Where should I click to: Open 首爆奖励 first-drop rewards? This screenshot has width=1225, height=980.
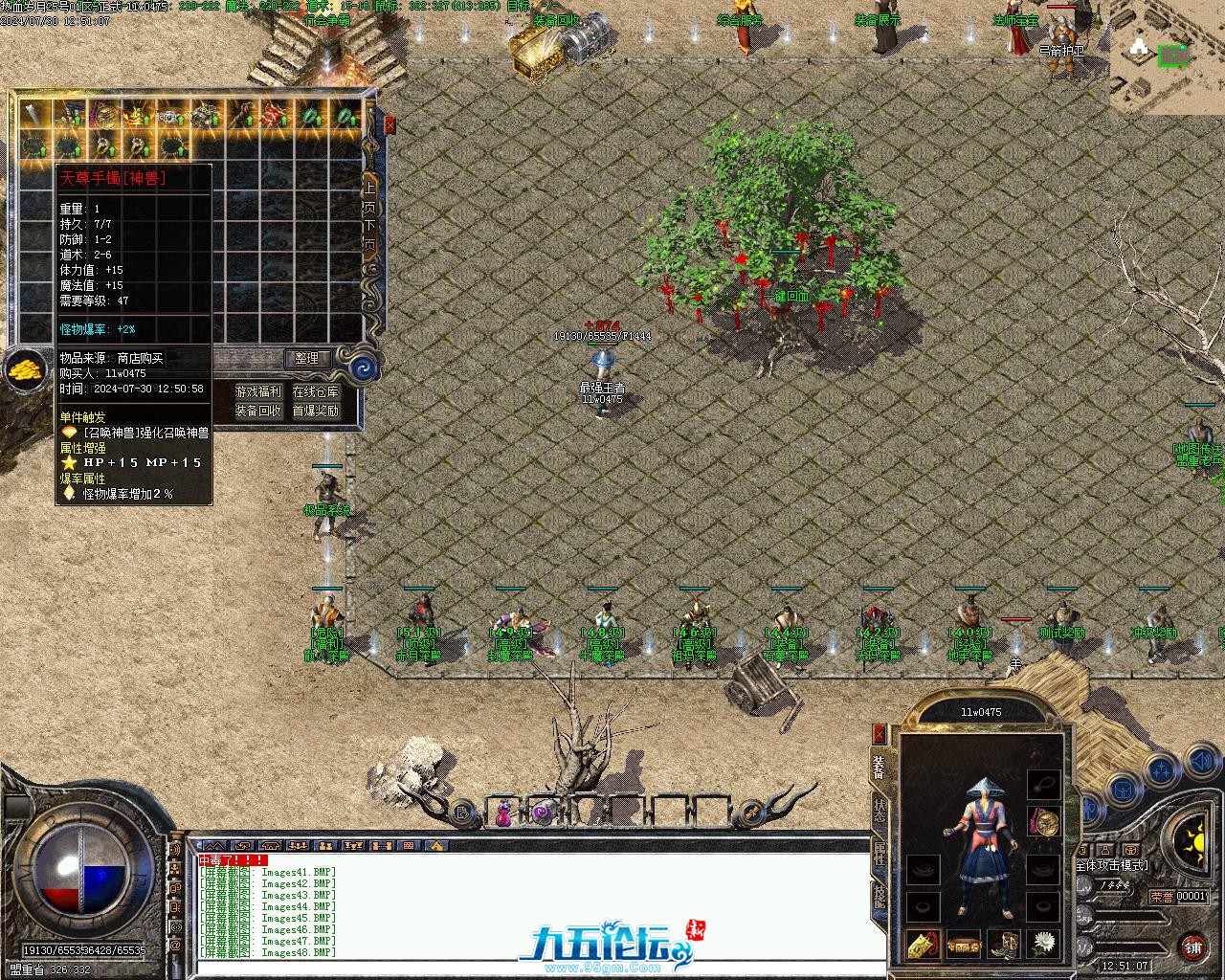(316, 411)
